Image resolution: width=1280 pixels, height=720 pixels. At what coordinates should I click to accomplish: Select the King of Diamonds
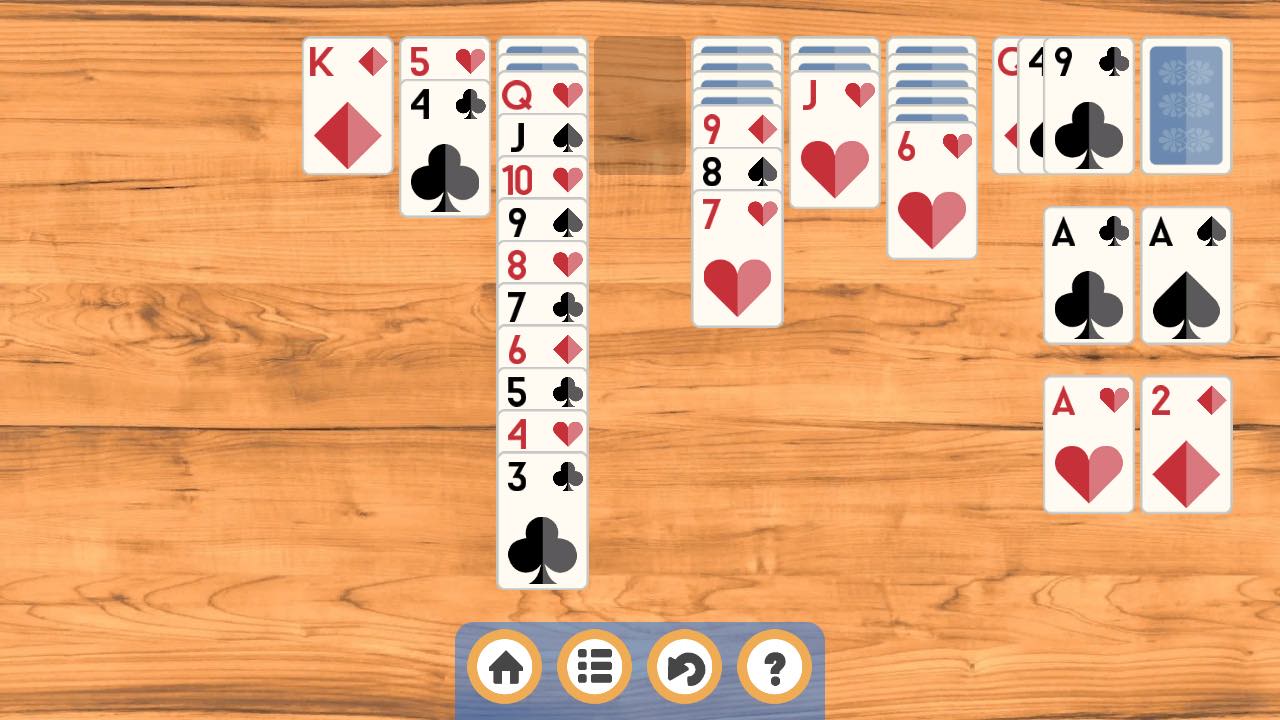(x=346, y=105)
